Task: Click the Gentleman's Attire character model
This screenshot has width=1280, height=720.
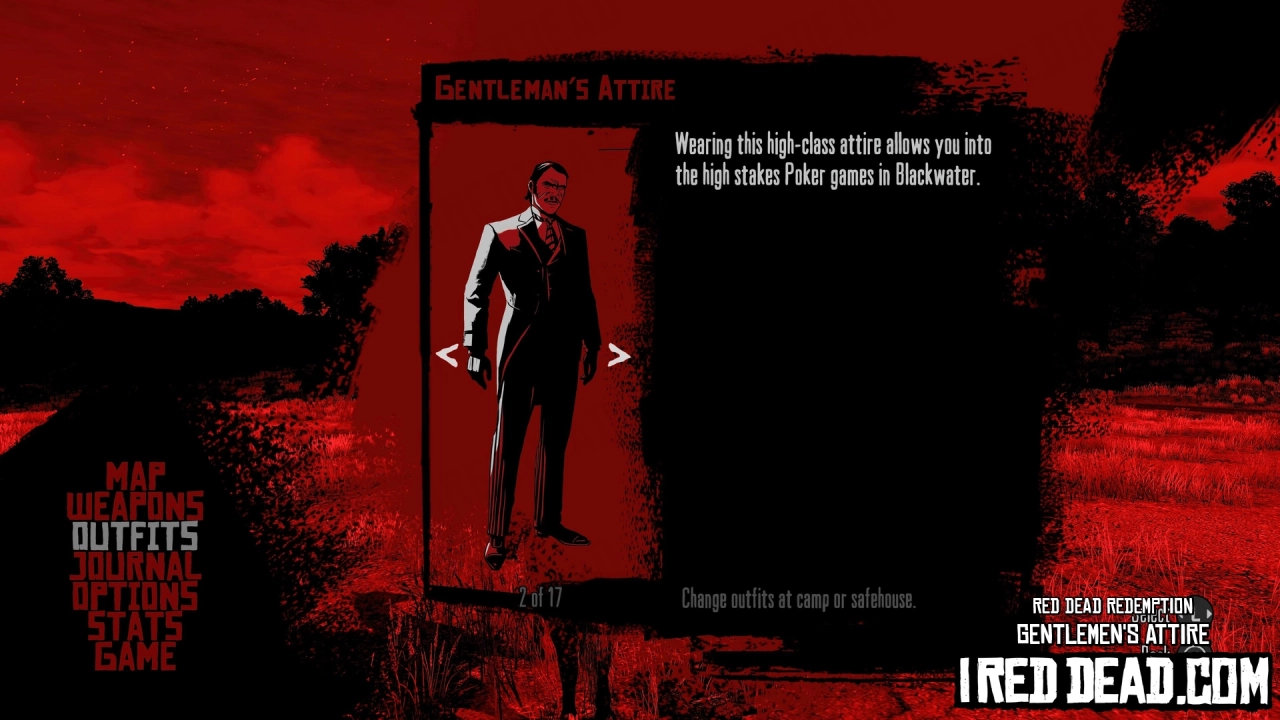Action: tap(530, 350)
